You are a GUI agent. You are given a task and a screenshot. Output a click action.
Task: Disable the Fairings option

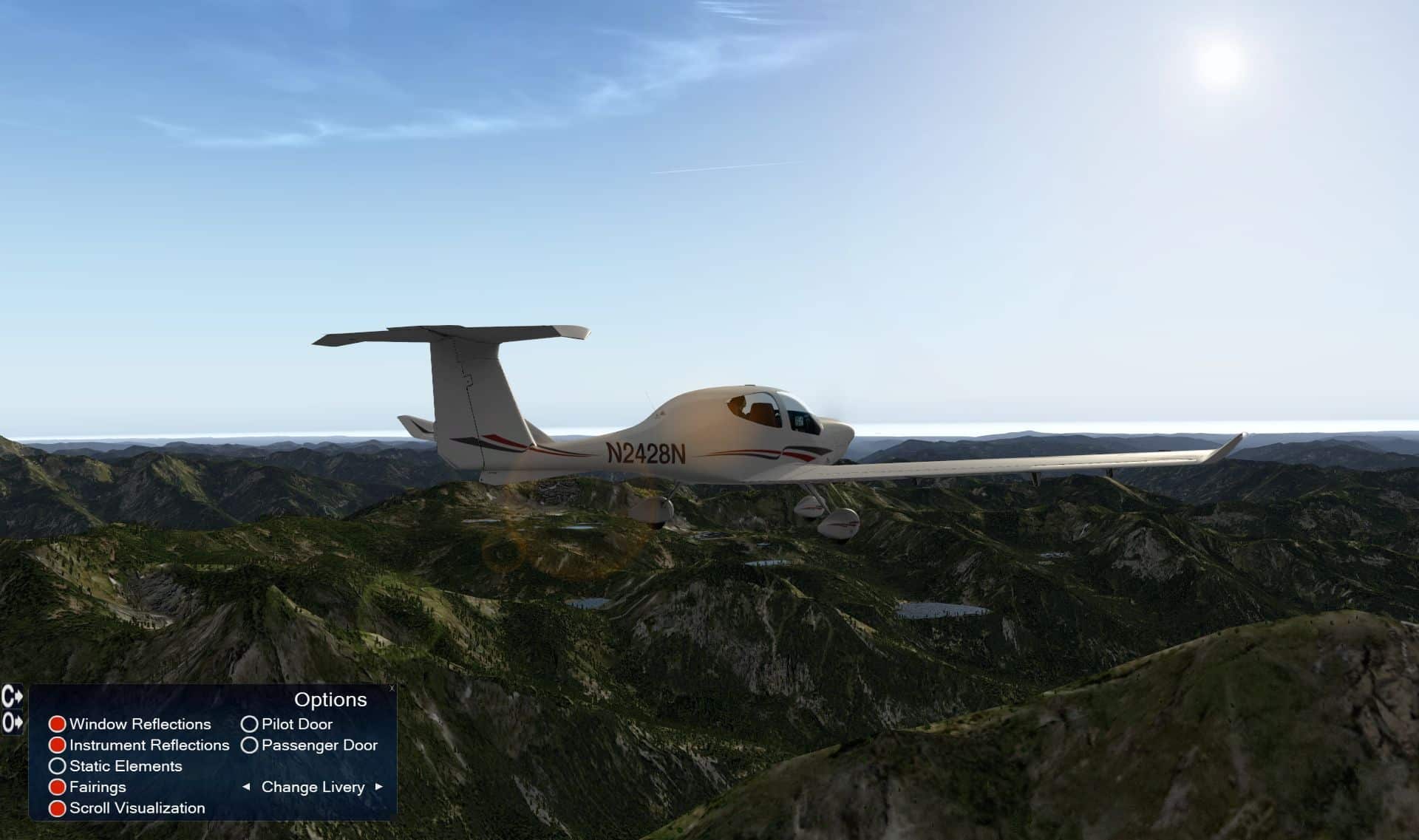tap(57, 788)
